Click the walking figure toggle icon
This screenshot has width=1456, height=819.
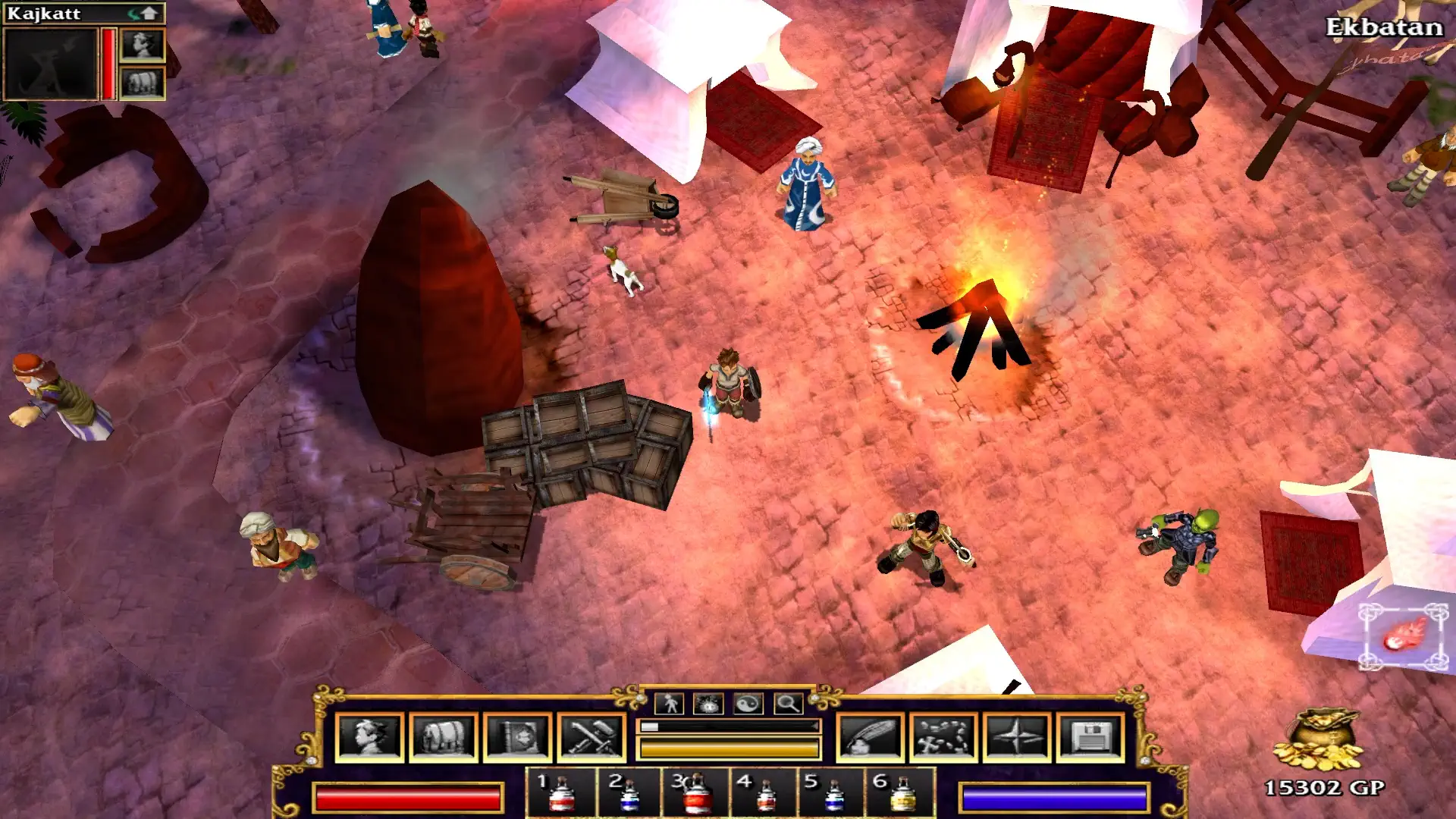[x=670, y=704]
